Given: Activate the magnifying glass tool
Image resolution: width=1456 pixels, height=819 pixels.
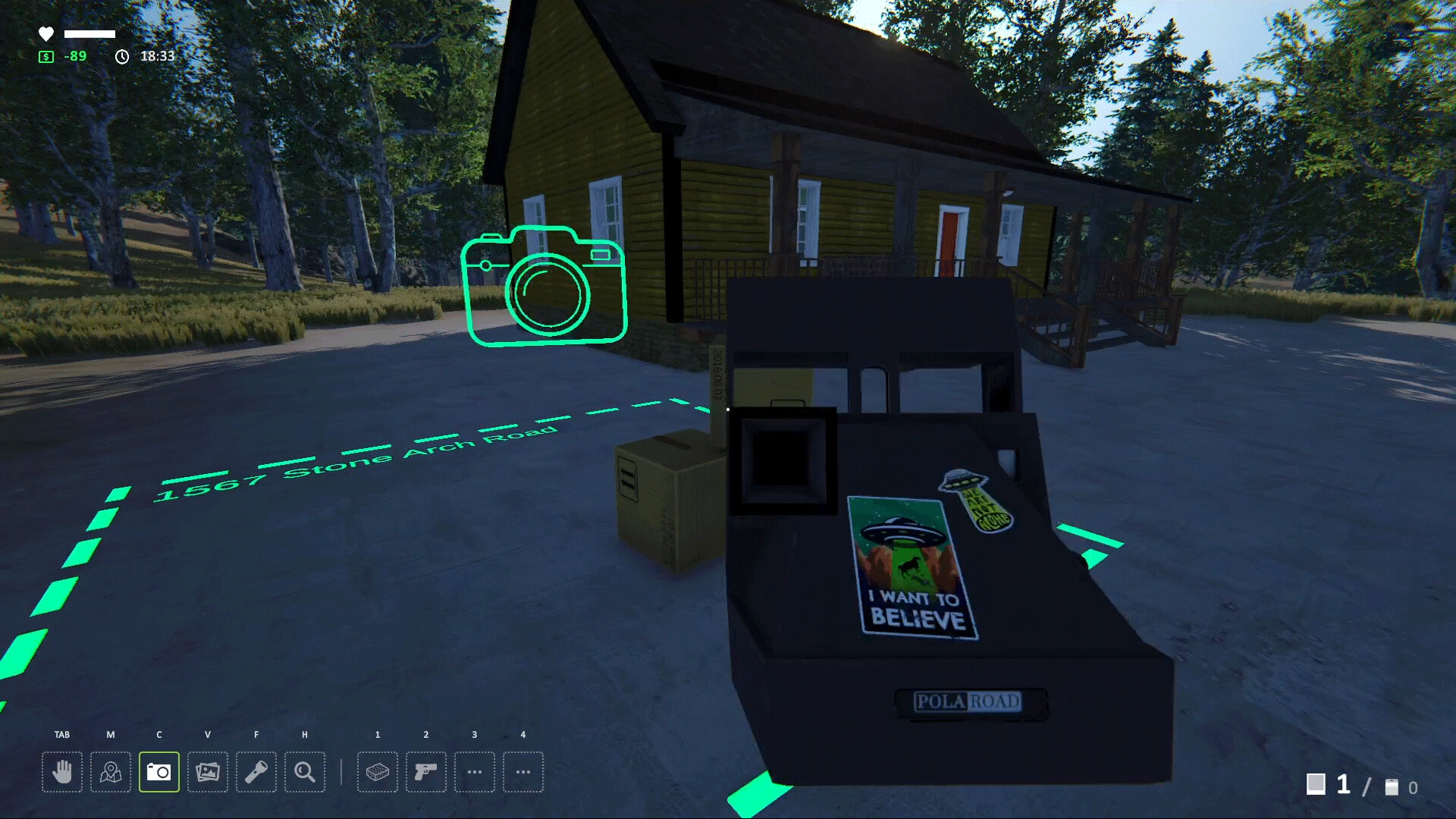Looking at the screenshot, I should click(x=305, y=772).
